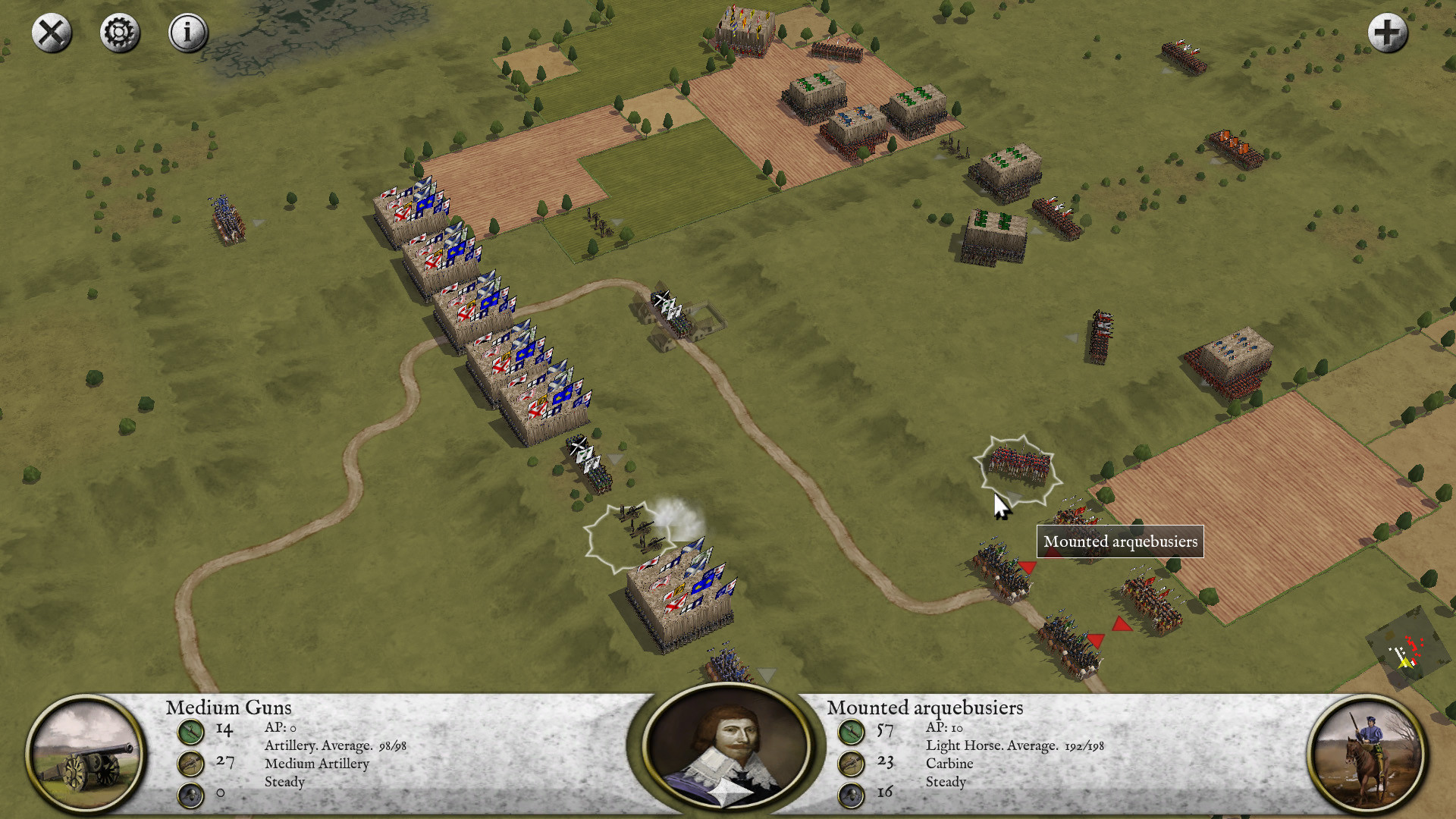This screenshot has width=1456, height=819.
Task: Click the sword stat icon for Mounted arquebusiers
Action: (x=852, y=733)
